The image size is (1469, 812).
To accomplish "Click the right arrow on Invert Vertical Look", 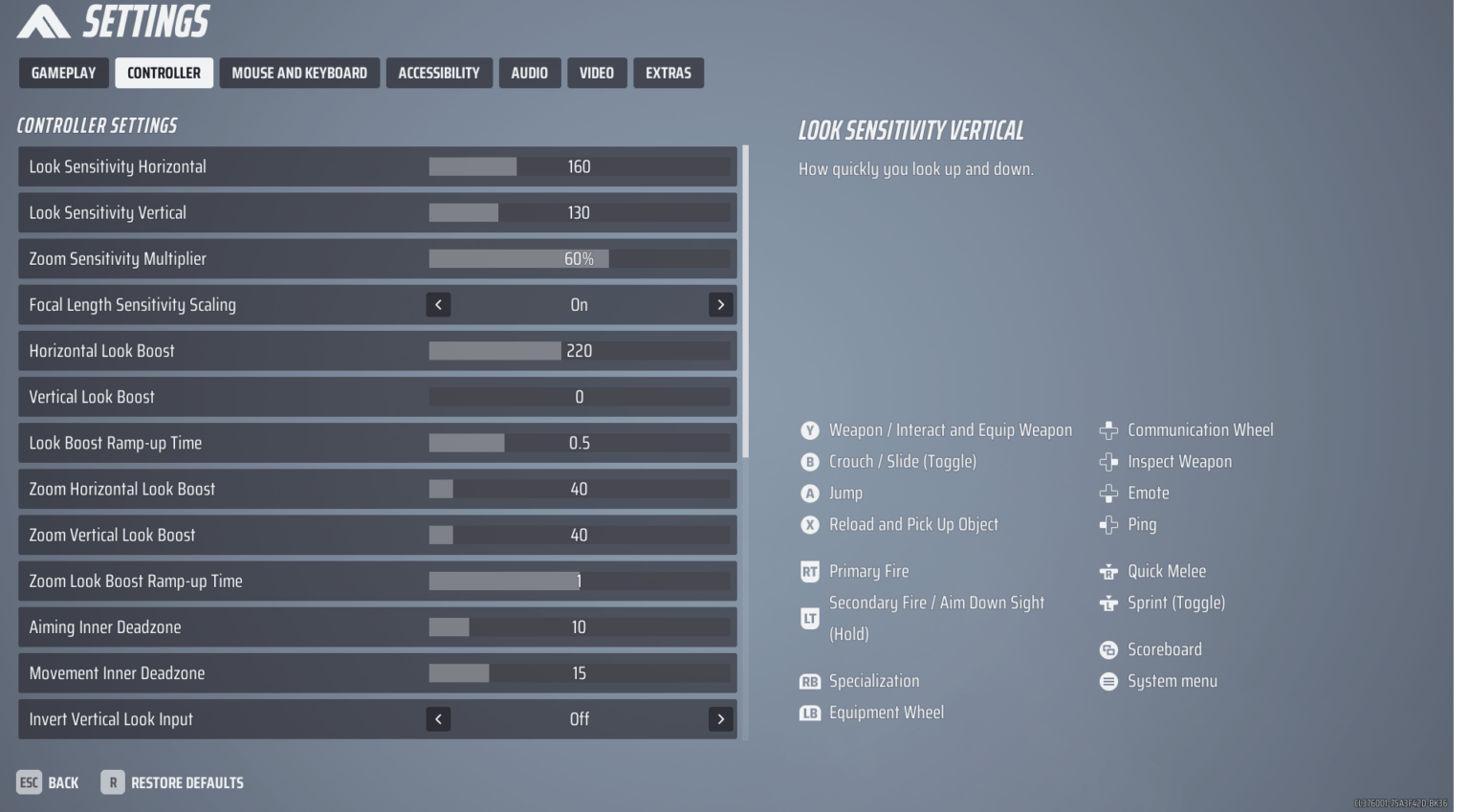I will [721, 719].
